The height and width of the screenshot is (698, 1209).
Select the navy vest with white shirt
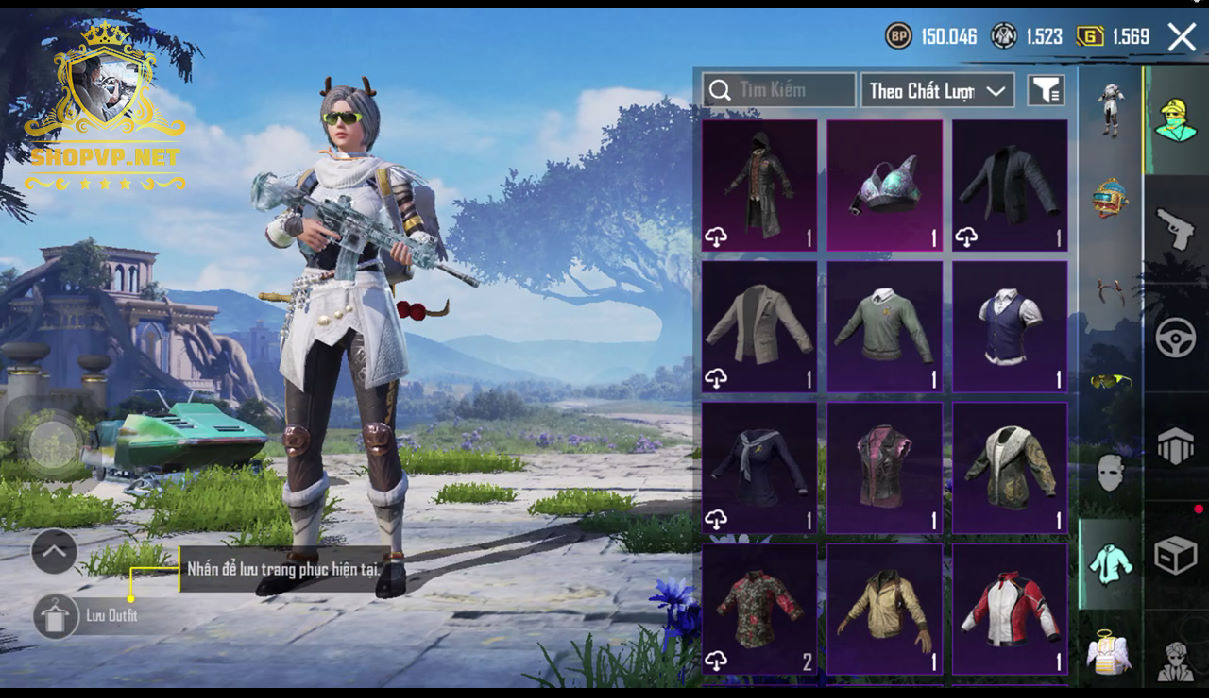coord(1009,326)
